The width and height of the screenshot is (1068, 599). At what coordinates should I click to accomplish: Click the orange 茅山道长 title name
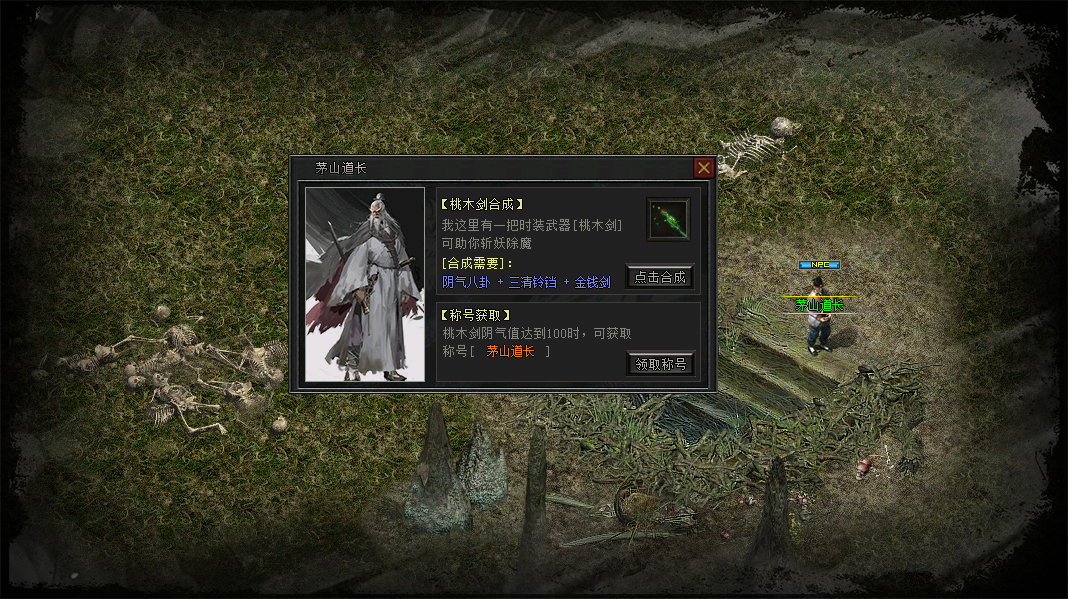(511, 351)
